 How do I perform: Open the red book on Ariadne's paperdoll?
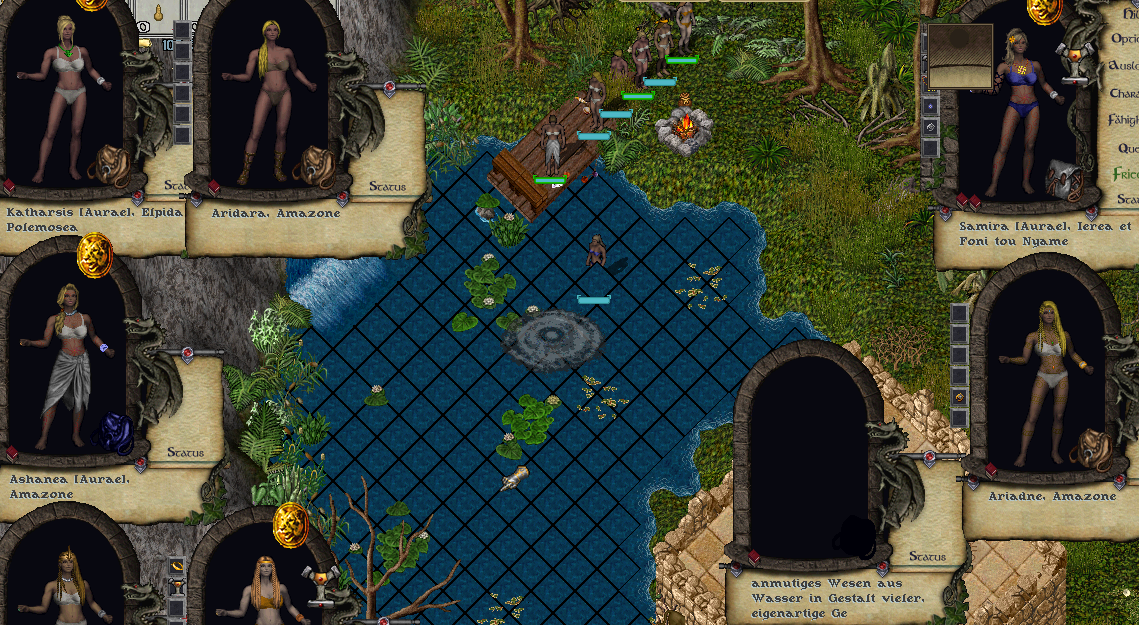(x=990, y=470)
